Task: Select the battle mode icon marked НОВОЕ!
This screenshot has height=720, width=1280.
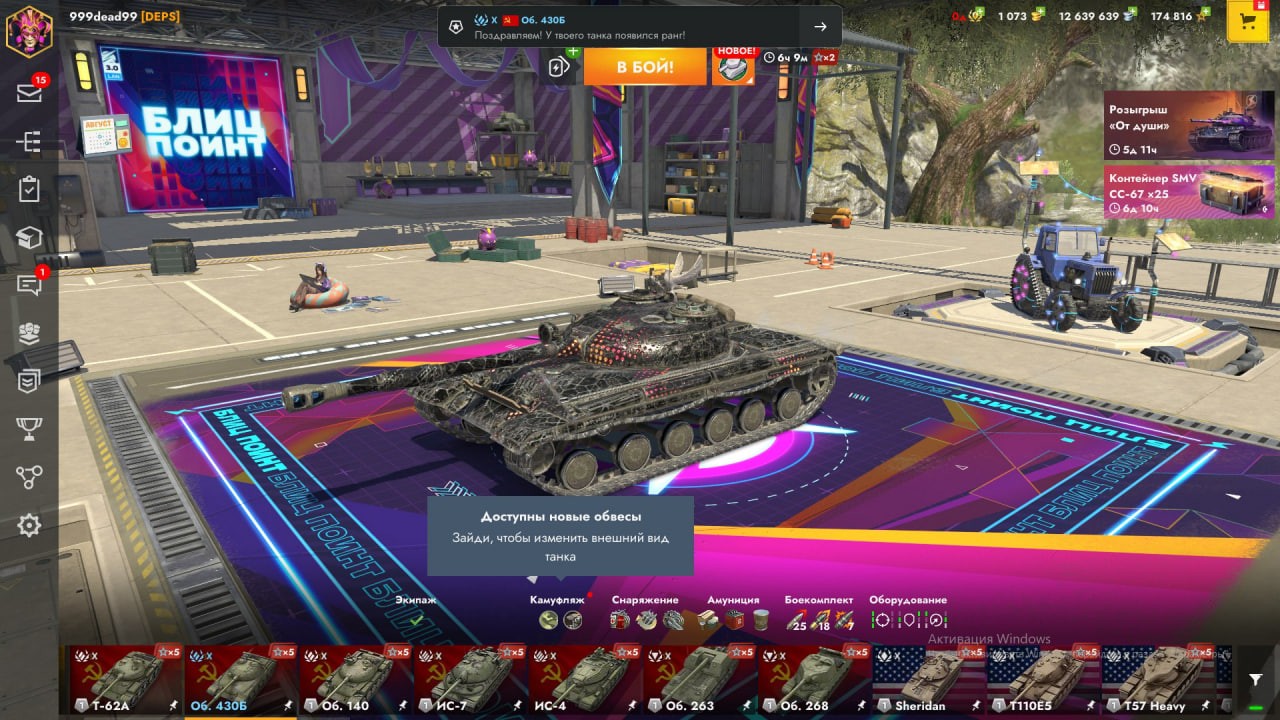Action: tap(733, 67)
